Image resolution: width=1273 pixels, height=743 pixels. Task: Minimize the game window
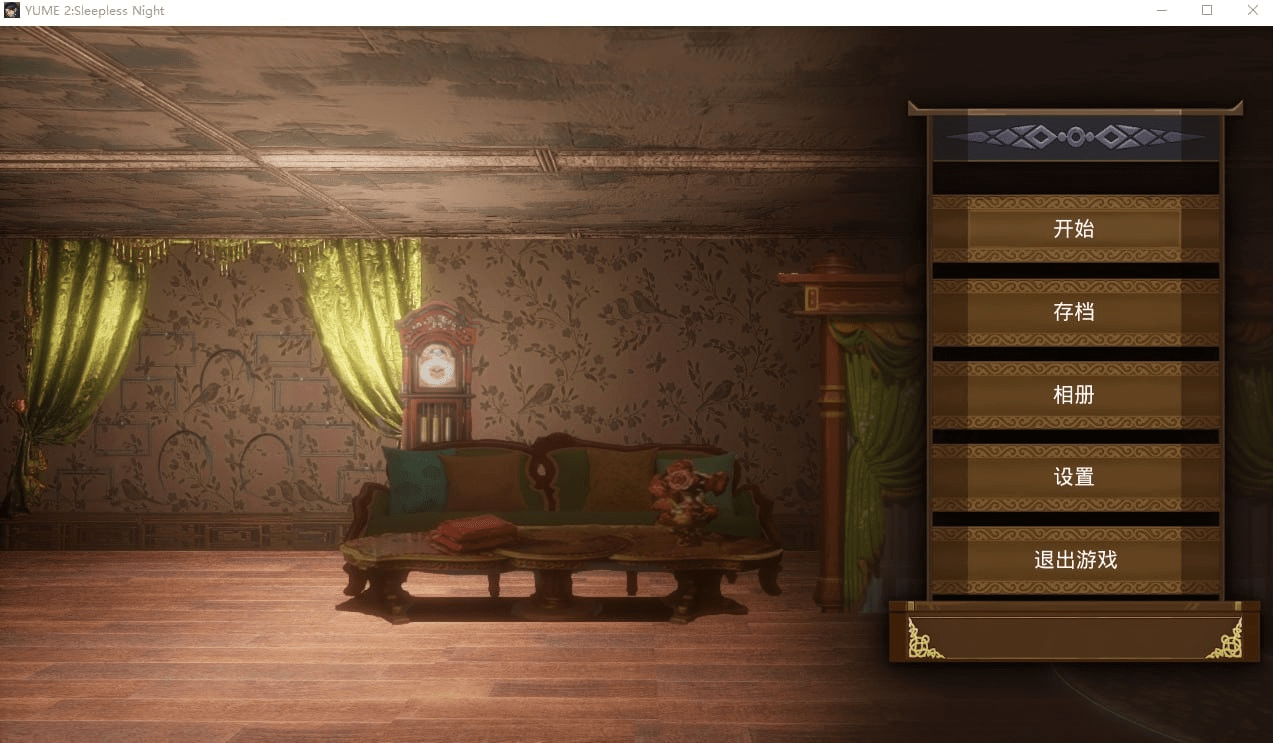click(1162, 10)
